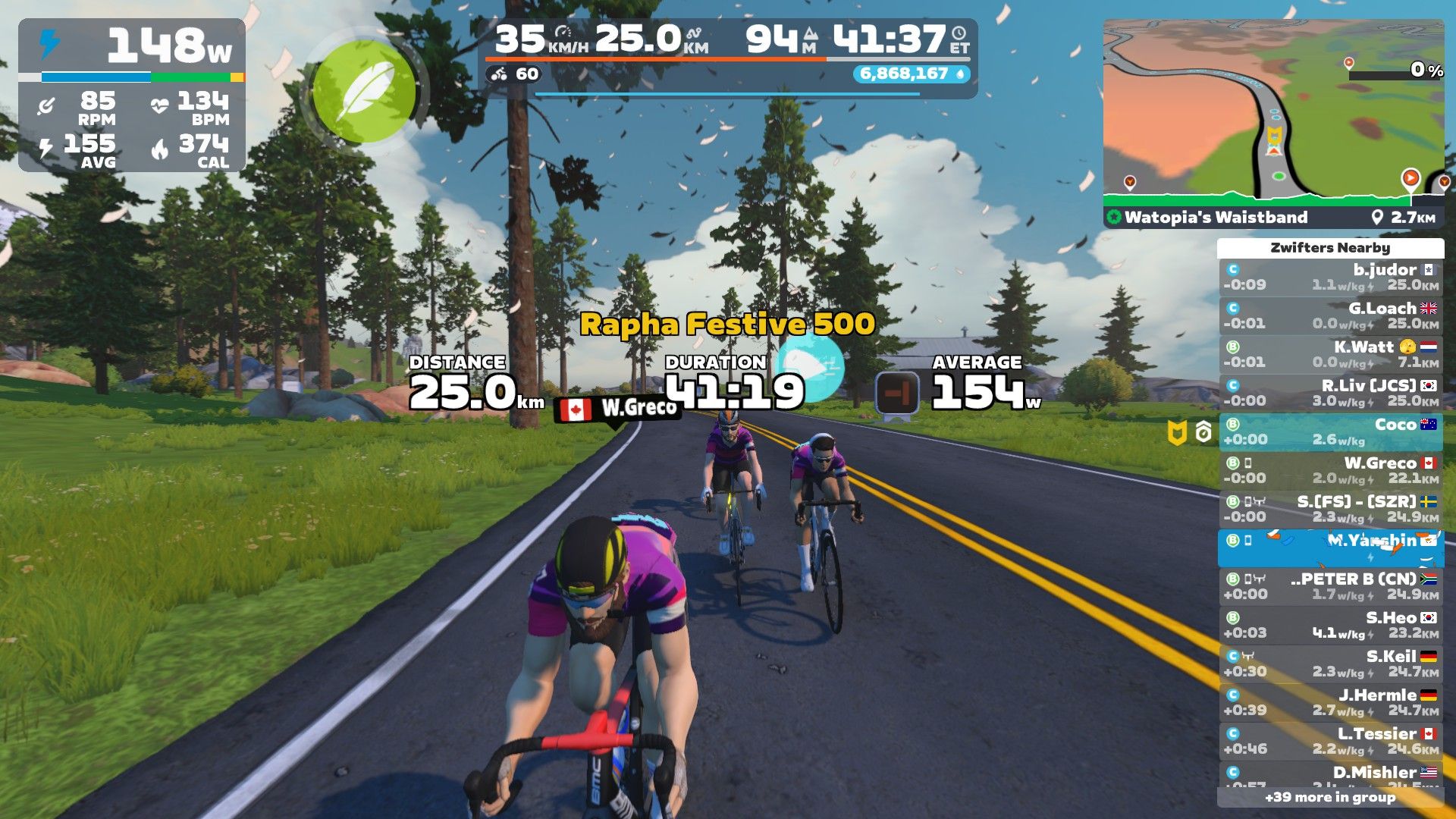
Task: Open the Watopia's Waistband route label
Action: click(1216, 218)
